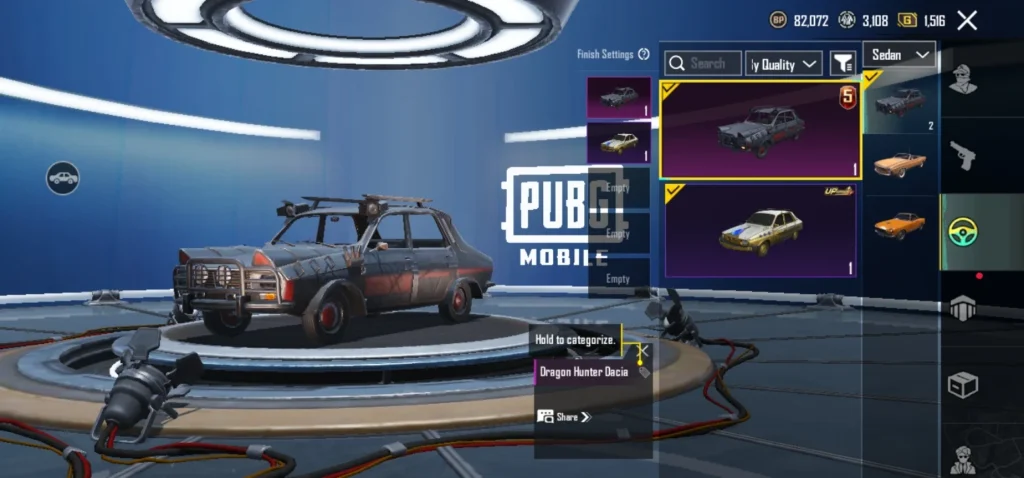Share the Dragon Hunter Dacia
This screenshot has height=478, width=1024.
(x=564, y=416)
